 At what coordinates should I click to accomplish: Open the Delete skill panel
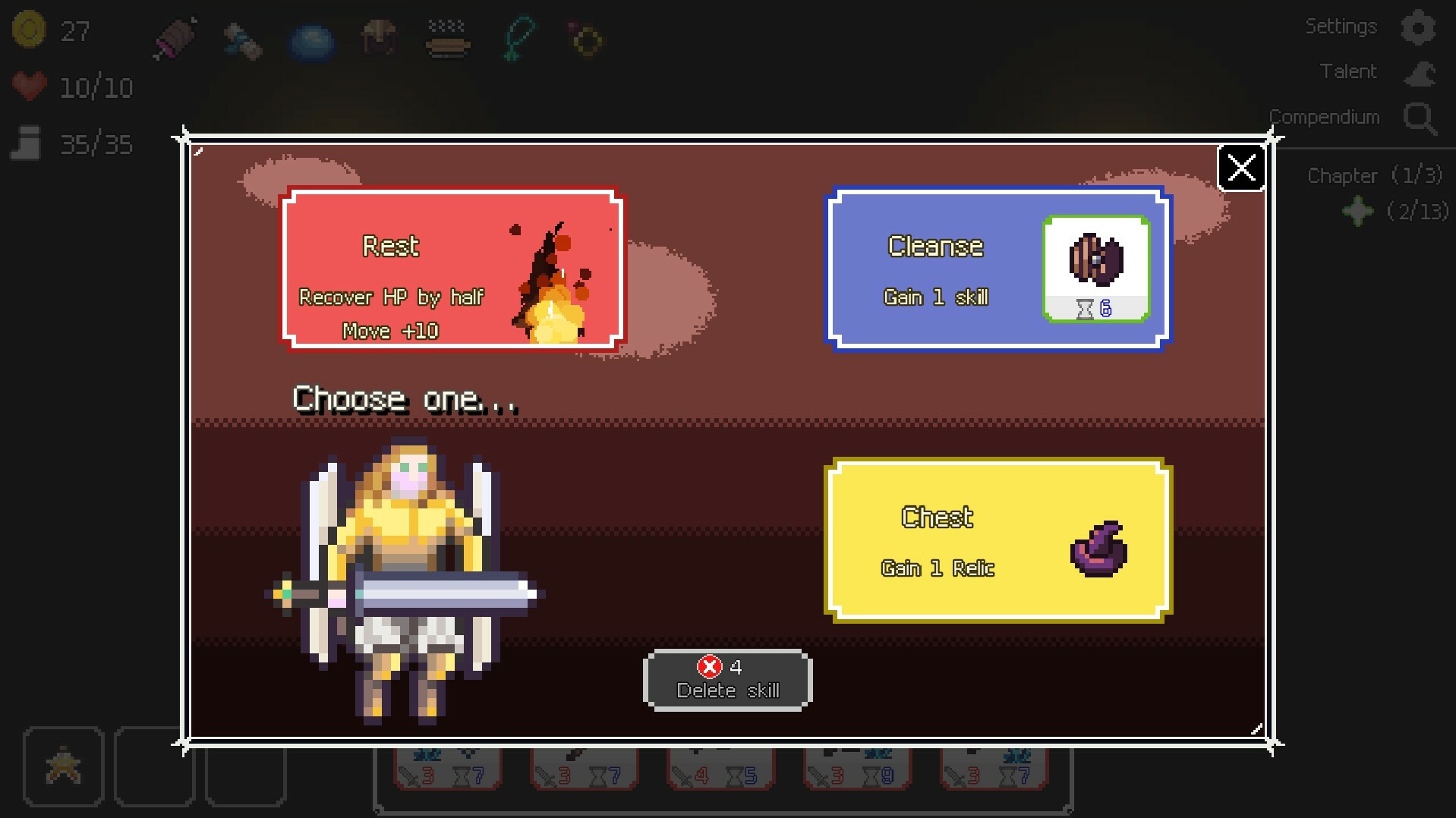[x=726, y=679]
